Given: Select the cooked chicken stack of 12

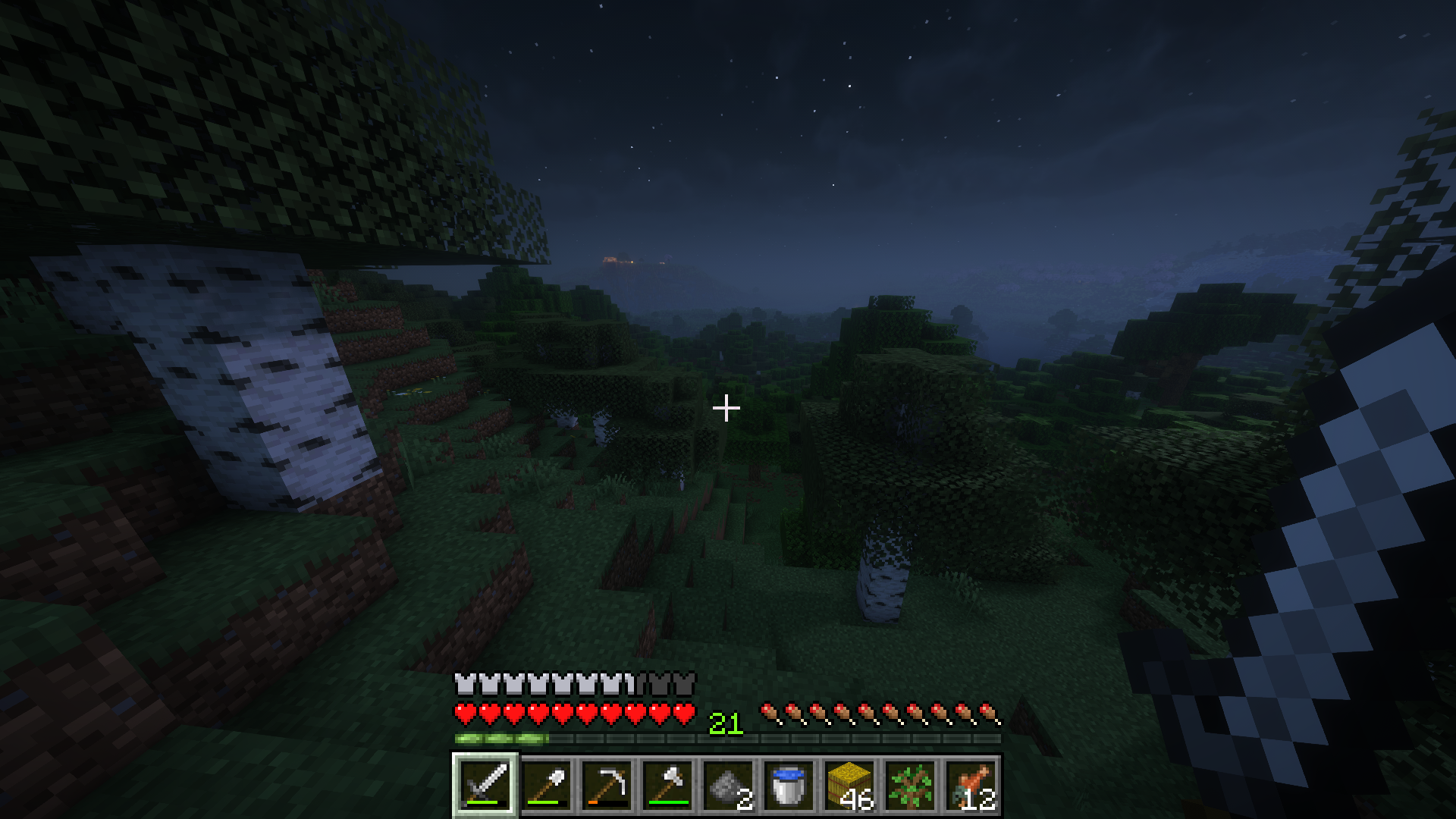Looking at the screenshot, I should tap(971, 785).
